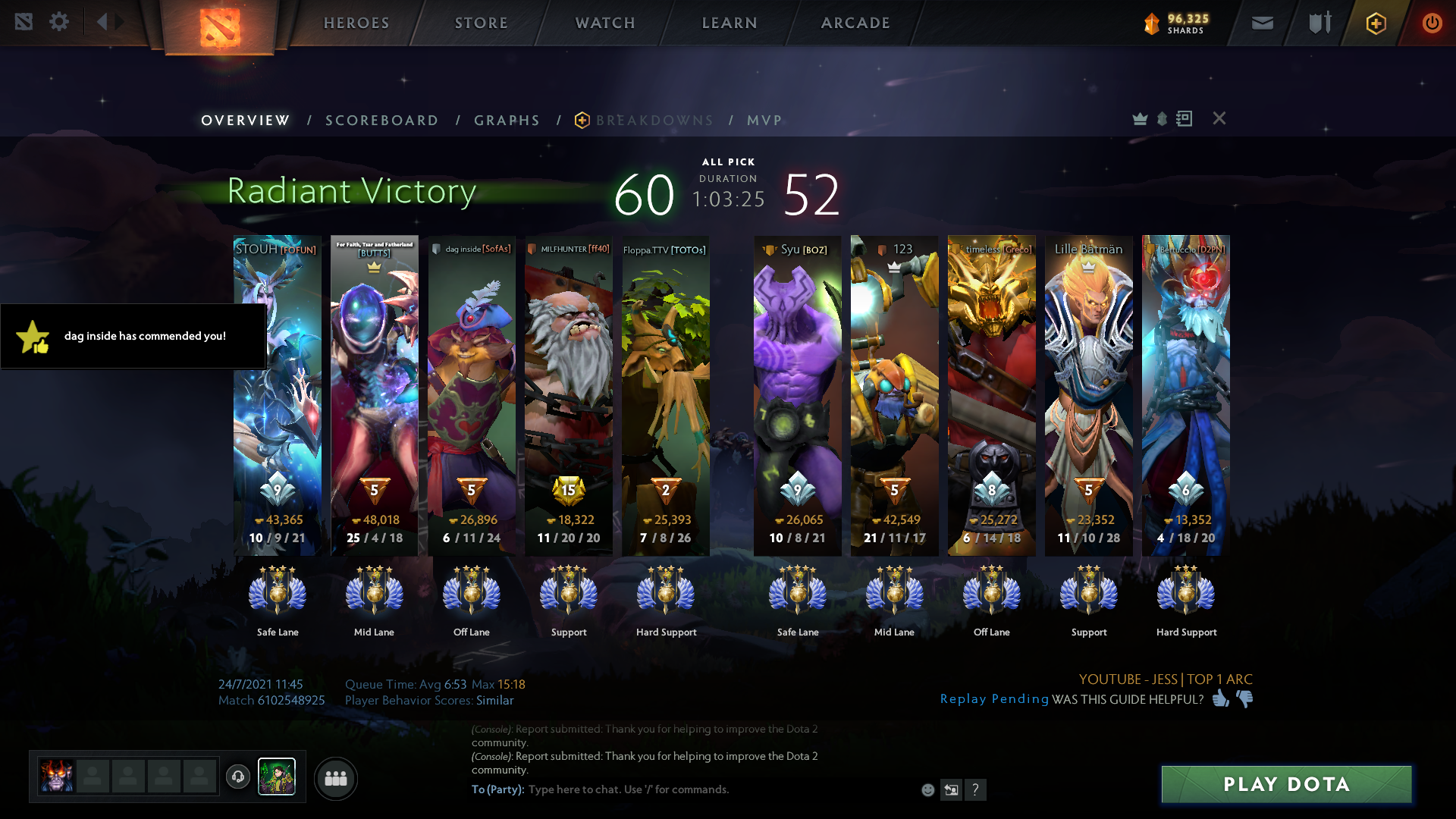Screen dimensions: 1456x819
Task: Rate the guide with thumbs down
Action: coord(1244,698)
